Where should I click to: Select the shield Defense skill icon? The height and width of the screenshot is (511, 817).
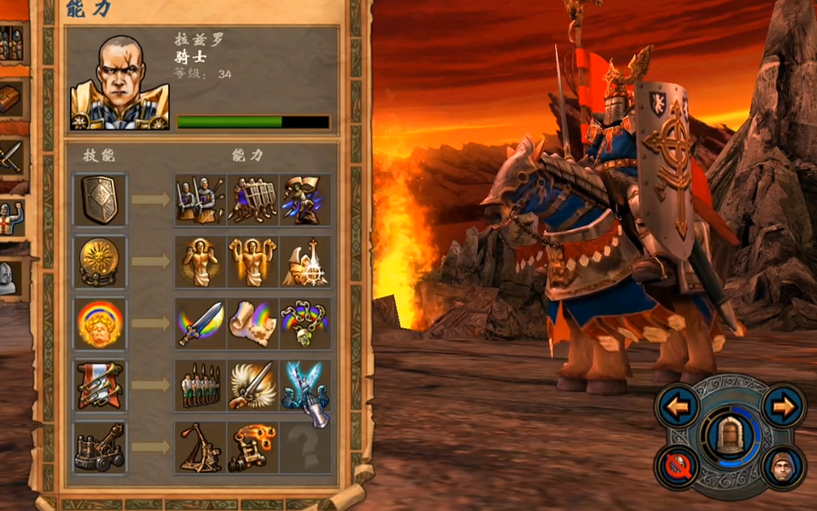[x=100, y=199]
